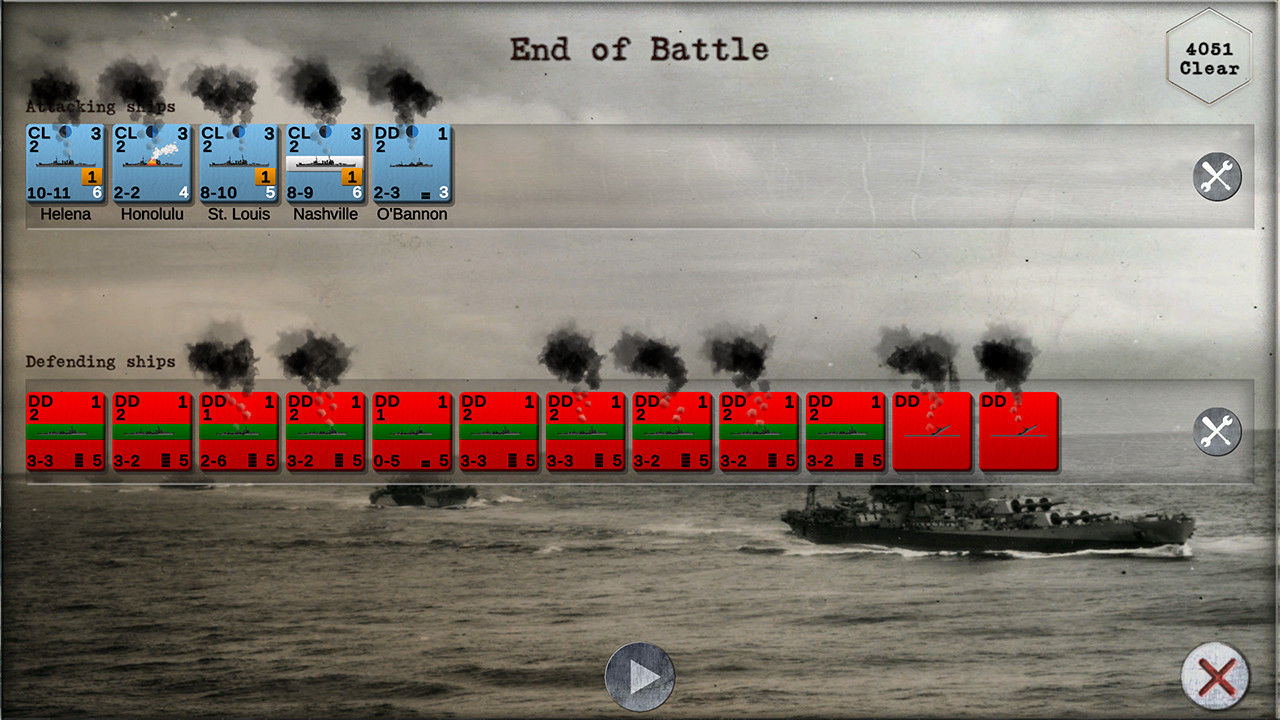Click the play arrow to continue

tap(640, 677)
